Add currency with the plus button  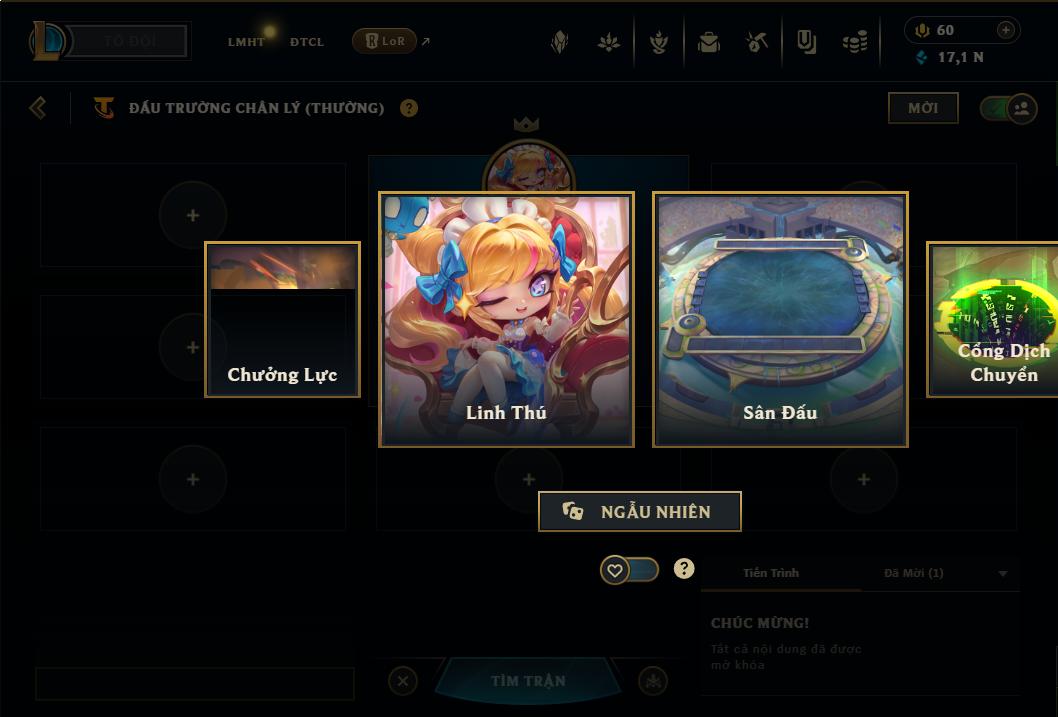tap(1006, 30)
